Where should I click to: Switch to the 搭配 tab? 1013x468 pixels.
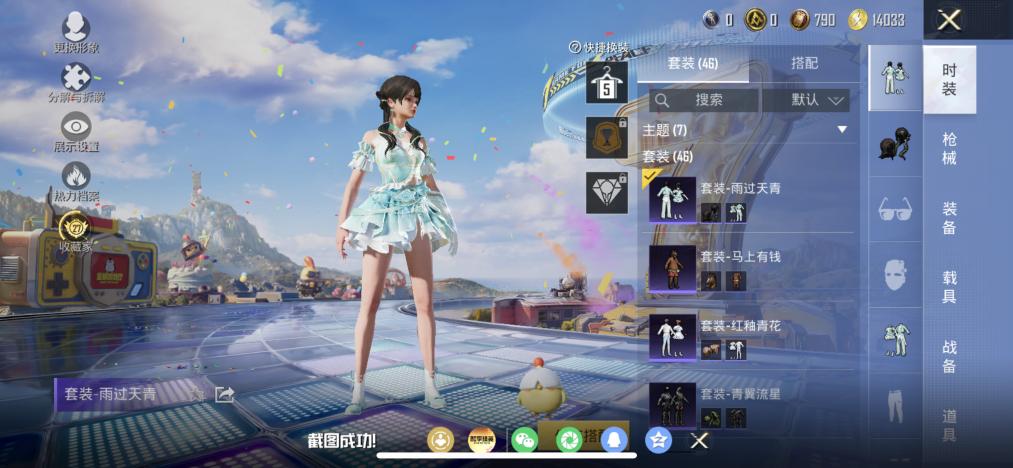pyautogui.click(x=804, y=63)
